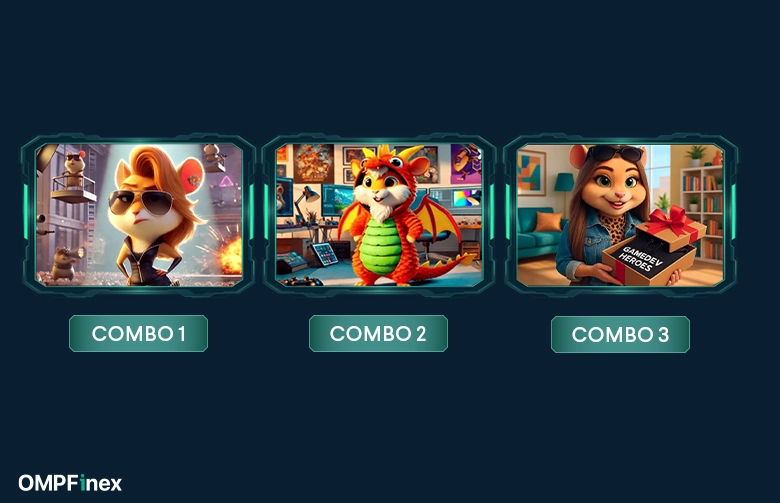Pick the sunglasses hamster card

(x=139, y=215)
